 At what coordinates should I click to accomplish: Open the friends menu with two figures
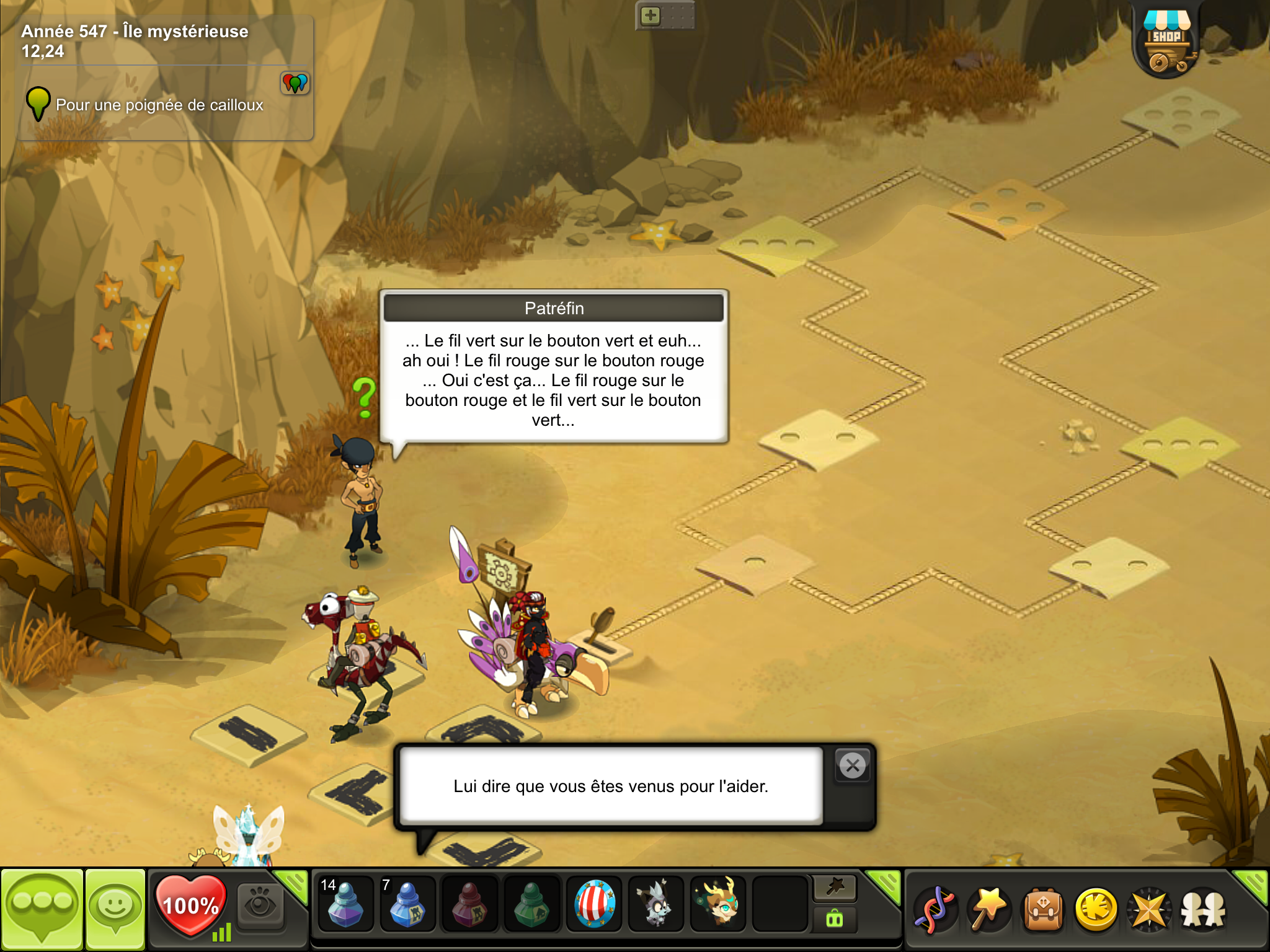[x=1203, y=910]
